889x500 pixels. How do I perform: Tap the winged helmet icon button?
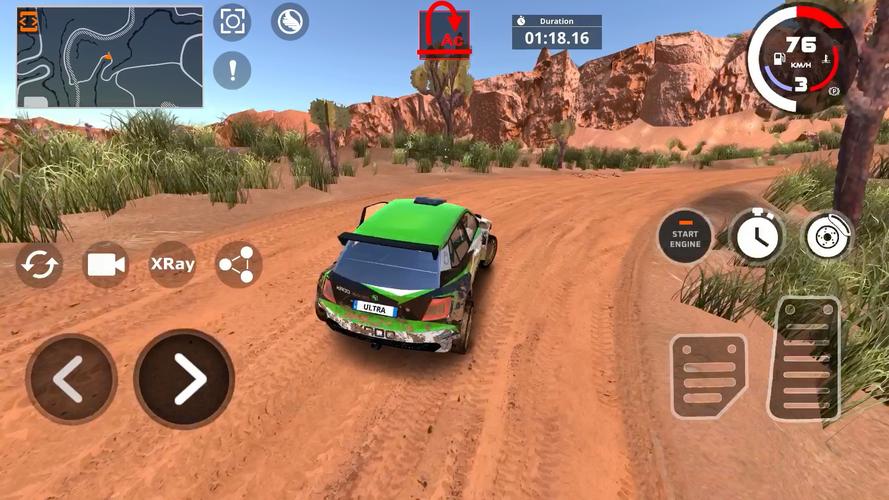(290, 21)
